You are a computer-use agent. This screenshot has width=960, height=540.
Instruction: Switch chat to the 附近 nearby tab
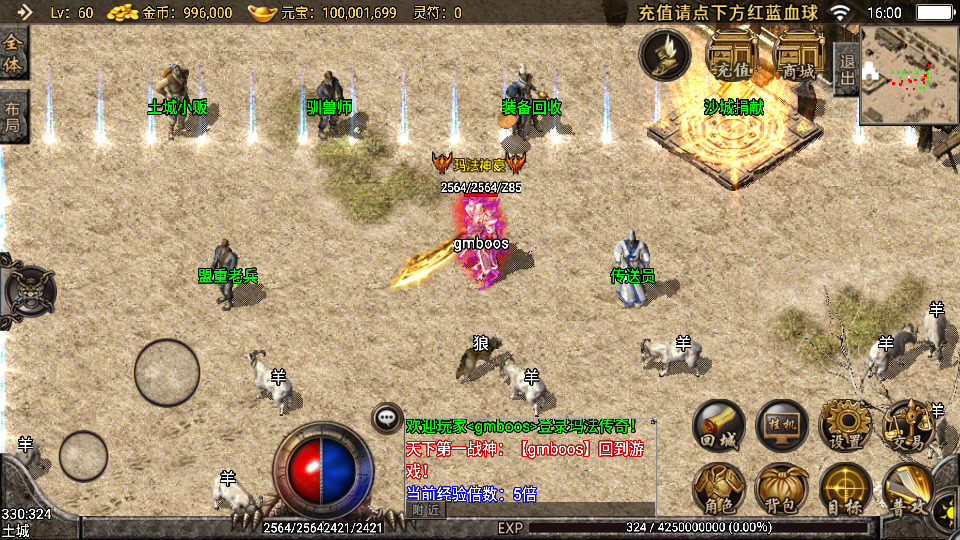click(x=425, y=510)
